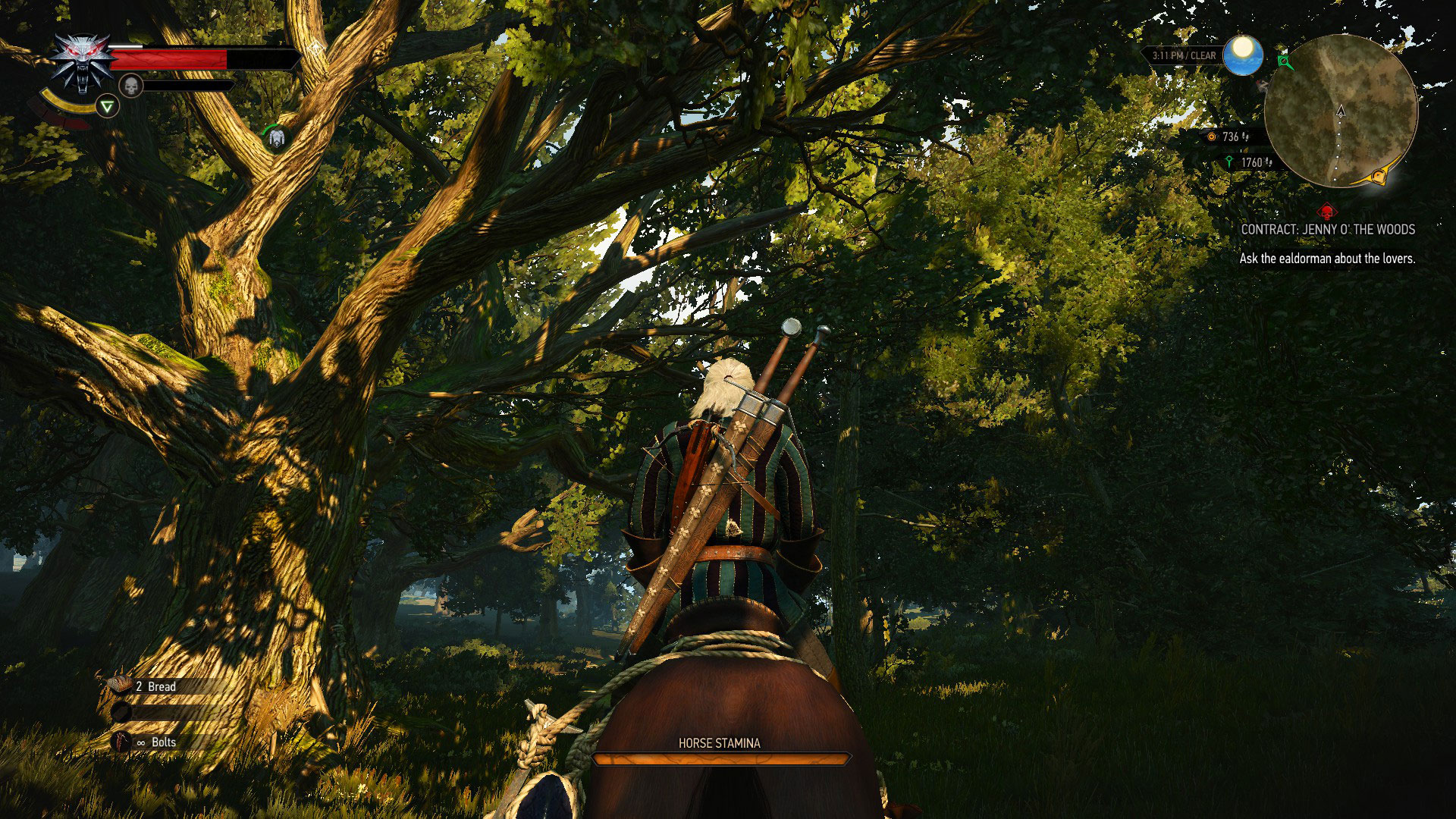Select the objective Ask the ealdorman about the lovers
Screen dimensions: 1456x819
pyautogui.click(x=1328, y=259)
